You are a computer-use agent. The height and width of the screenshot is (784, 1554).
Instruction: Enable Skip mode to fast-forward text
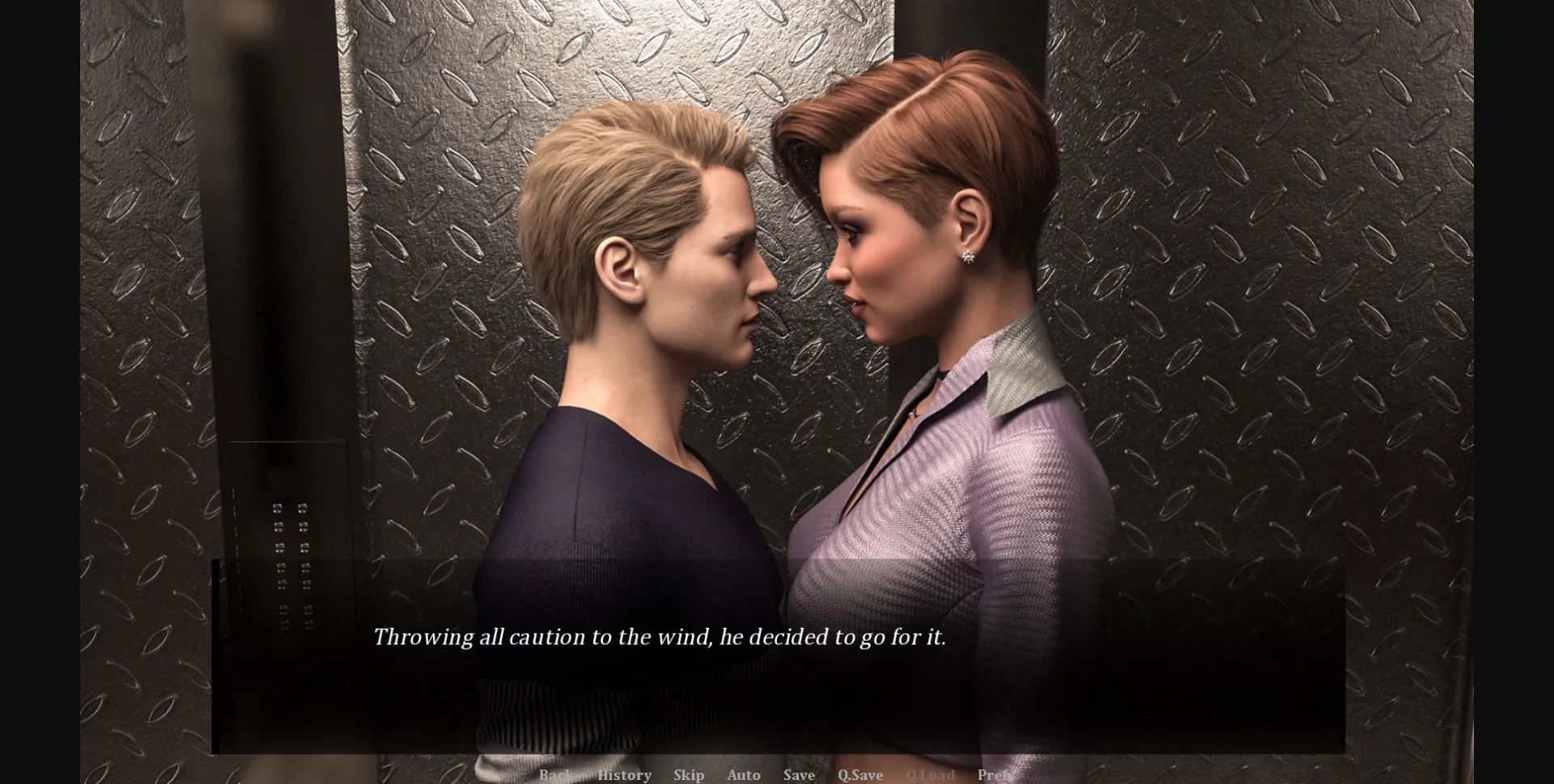(687, 775)
